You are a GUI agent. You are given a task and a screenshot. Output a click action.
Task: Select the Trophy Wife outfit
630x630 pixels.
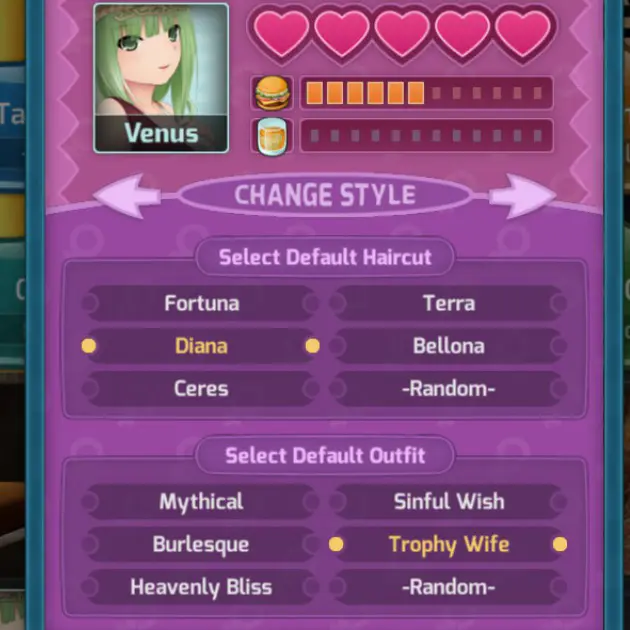(x=448, y=545)
